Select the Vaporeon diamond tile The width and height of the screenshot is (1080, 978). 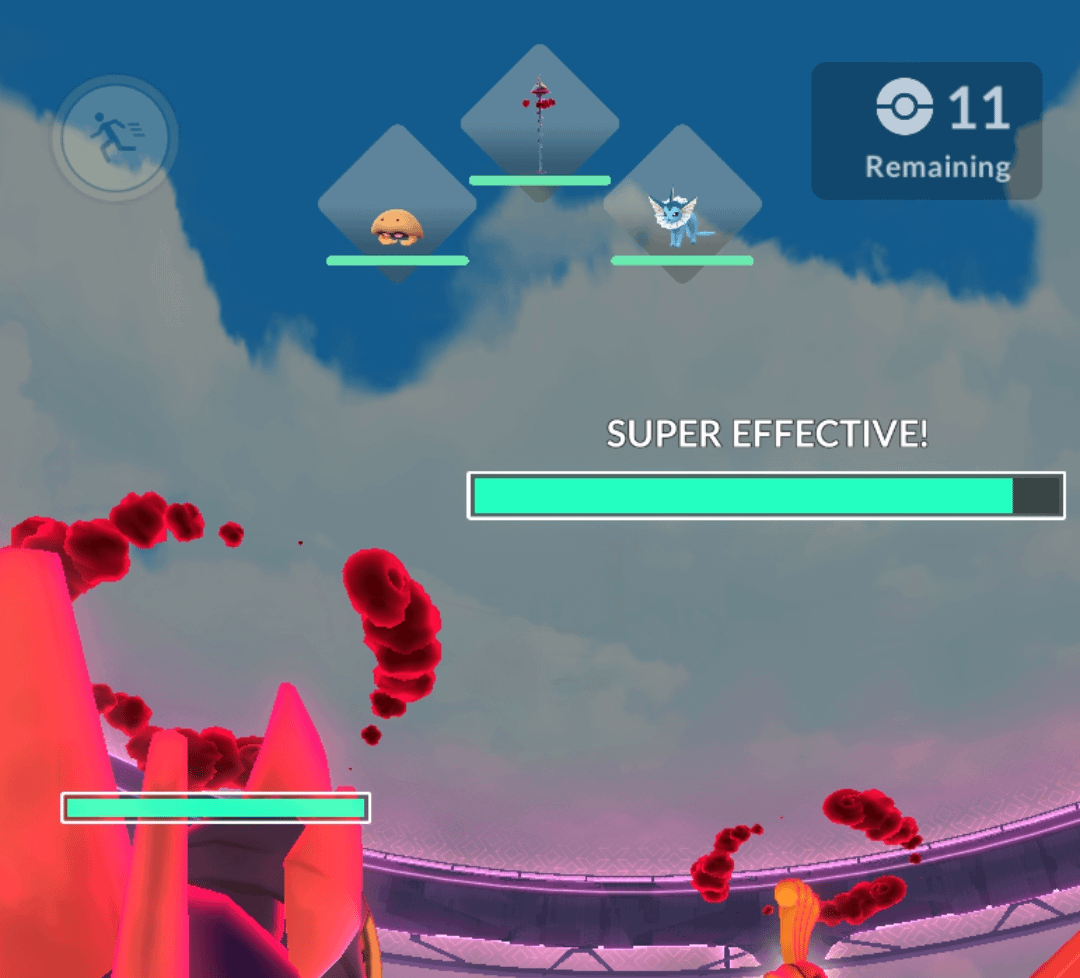click(682, 205)
